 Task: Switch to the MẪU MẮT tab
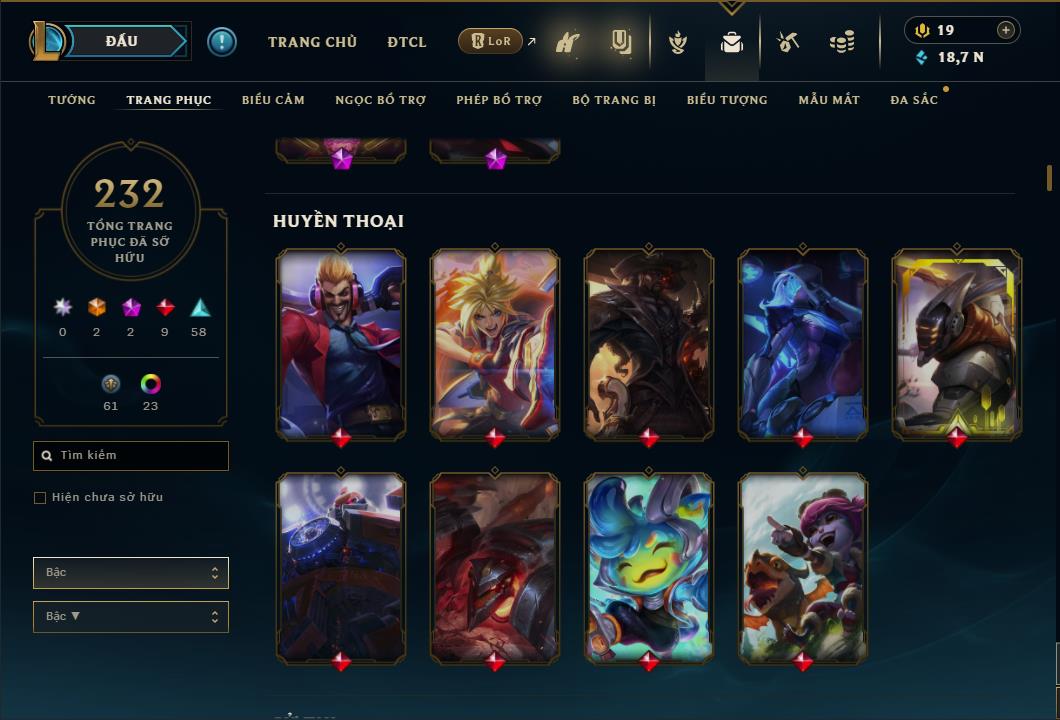pos(829,100)
